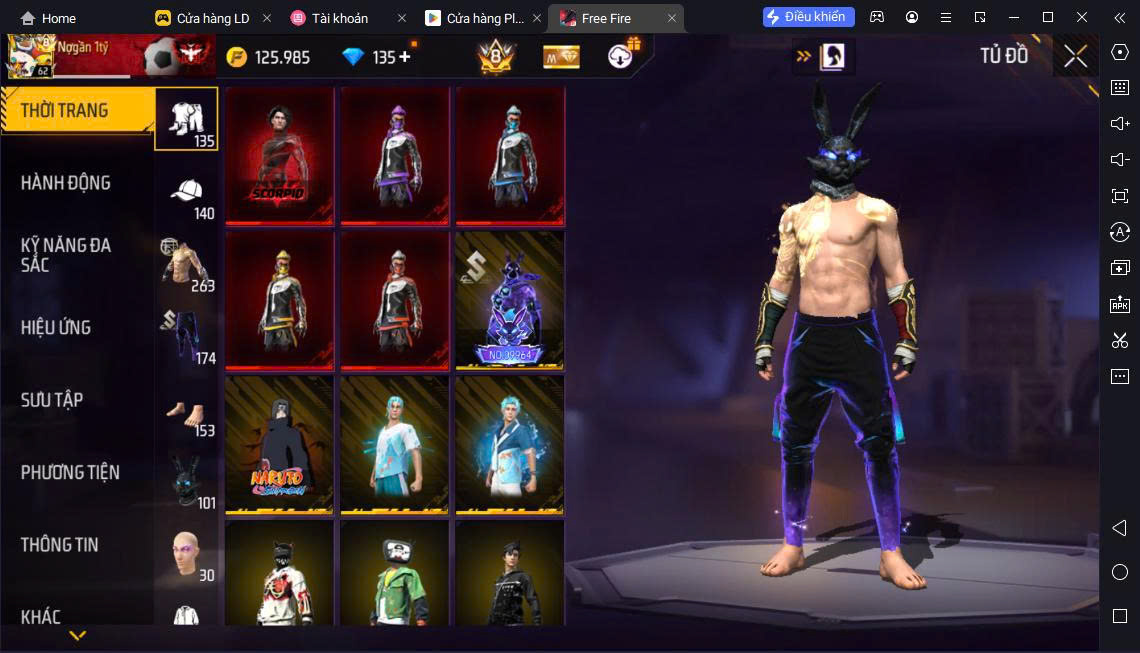Choose the Scorpio outfit thumbnail

click(x=280, y=156)
